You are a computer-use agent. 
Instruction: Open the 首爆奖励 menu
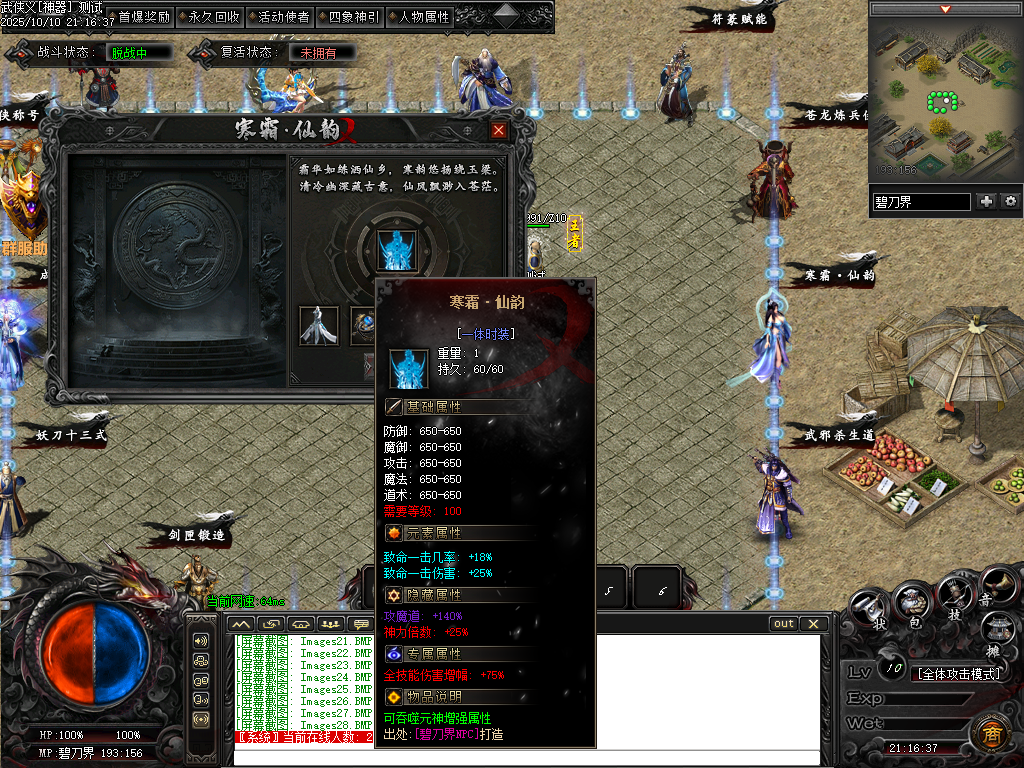click(144, 17)
